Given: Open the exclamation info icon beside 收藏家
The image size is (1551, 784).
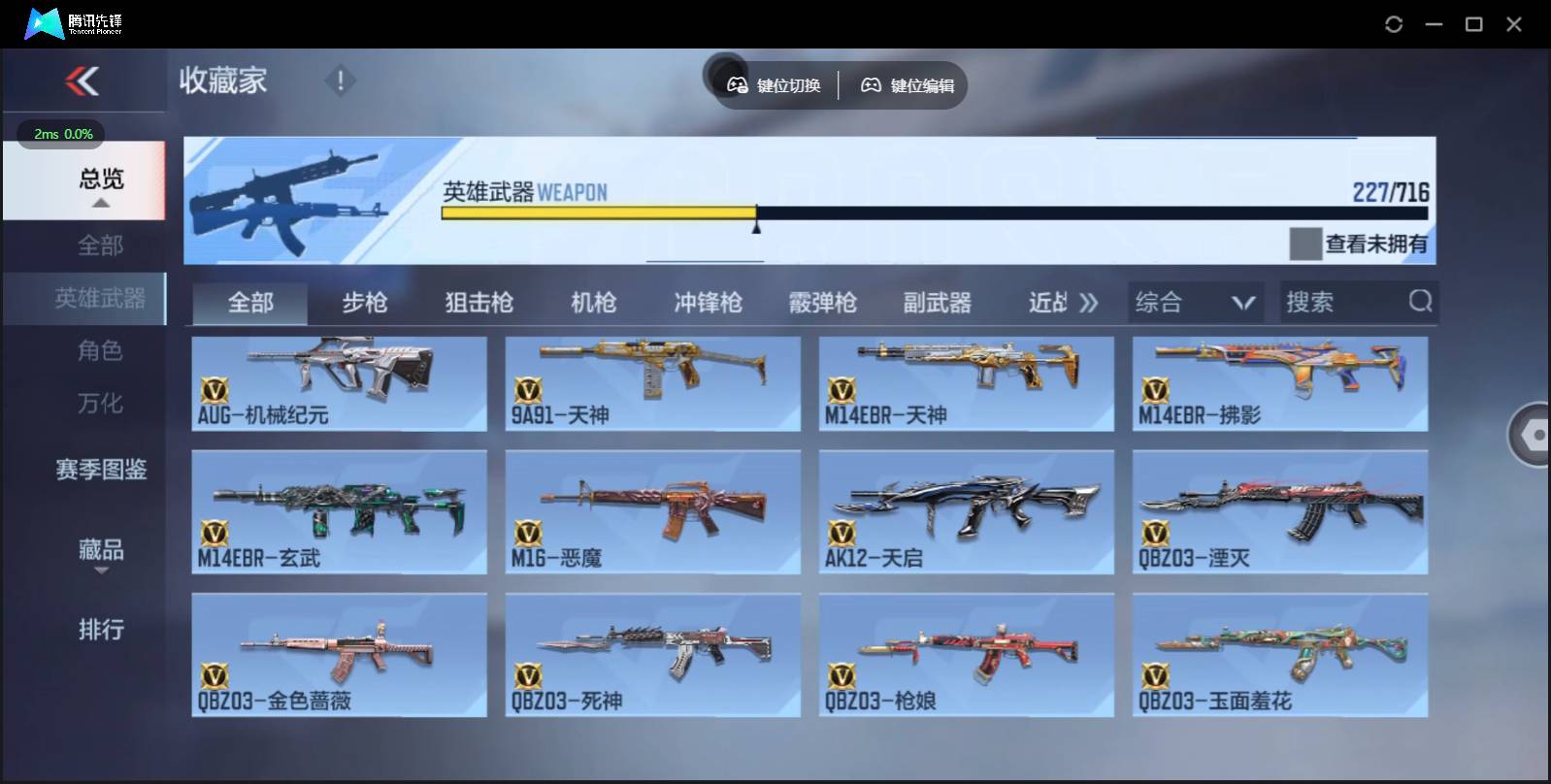Looking at the screenshot, I should tap(340, 82).
